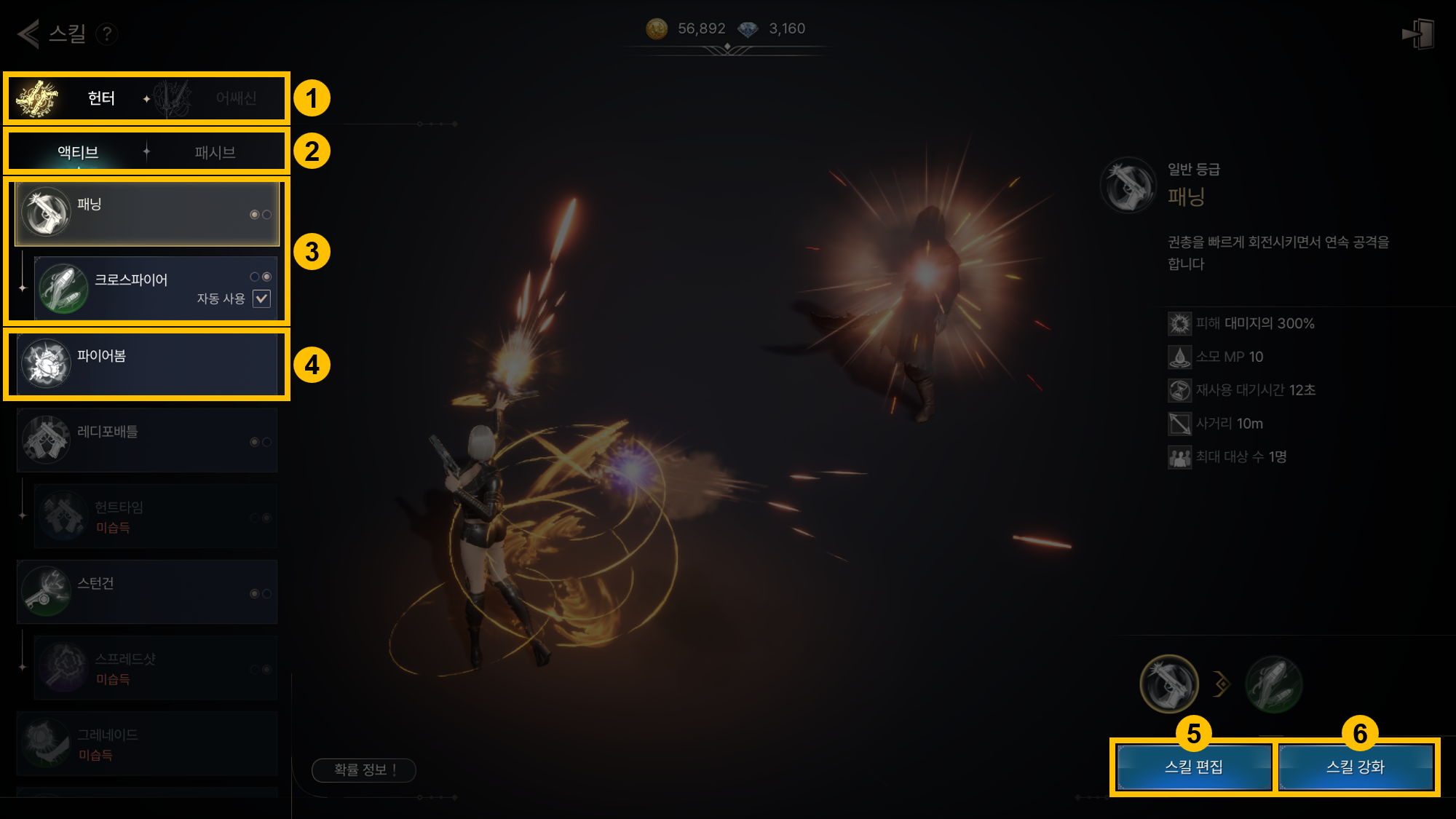Click the 스킬 강화 enhance button
1456x819 pixels.
[x=1356, y=767]
